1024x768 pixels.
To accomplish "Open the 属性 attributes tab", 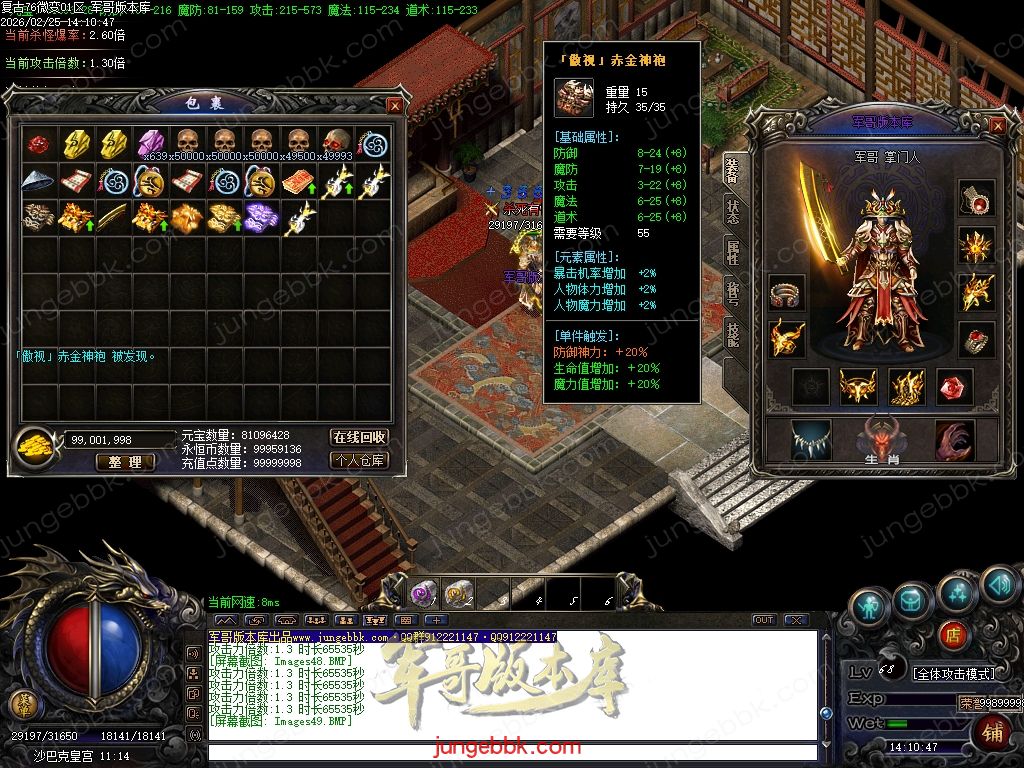I will click(x=733, y=254).
